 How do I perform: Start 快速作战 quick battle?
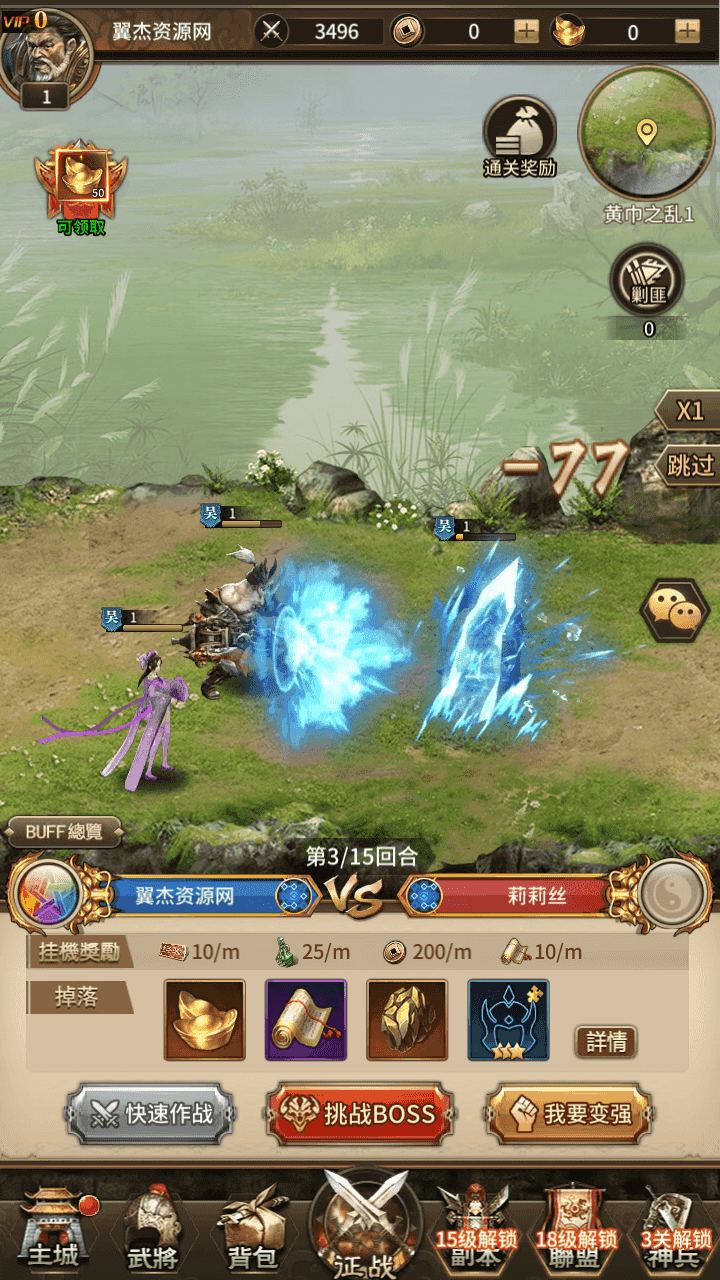pos(151,1113)
